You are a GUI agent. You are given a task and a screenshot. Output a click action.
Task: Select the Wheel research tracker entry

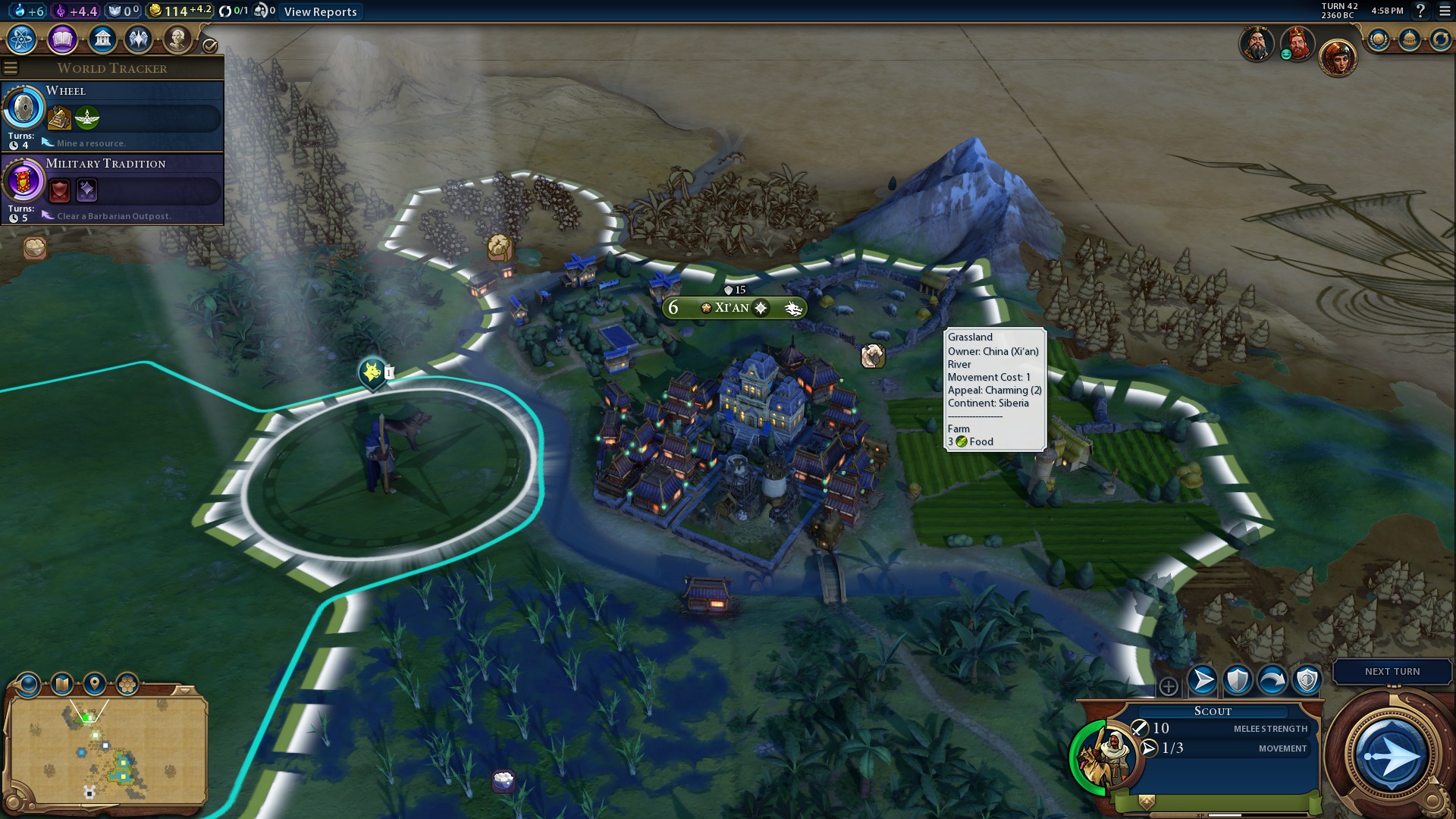(x=112, y=115)
